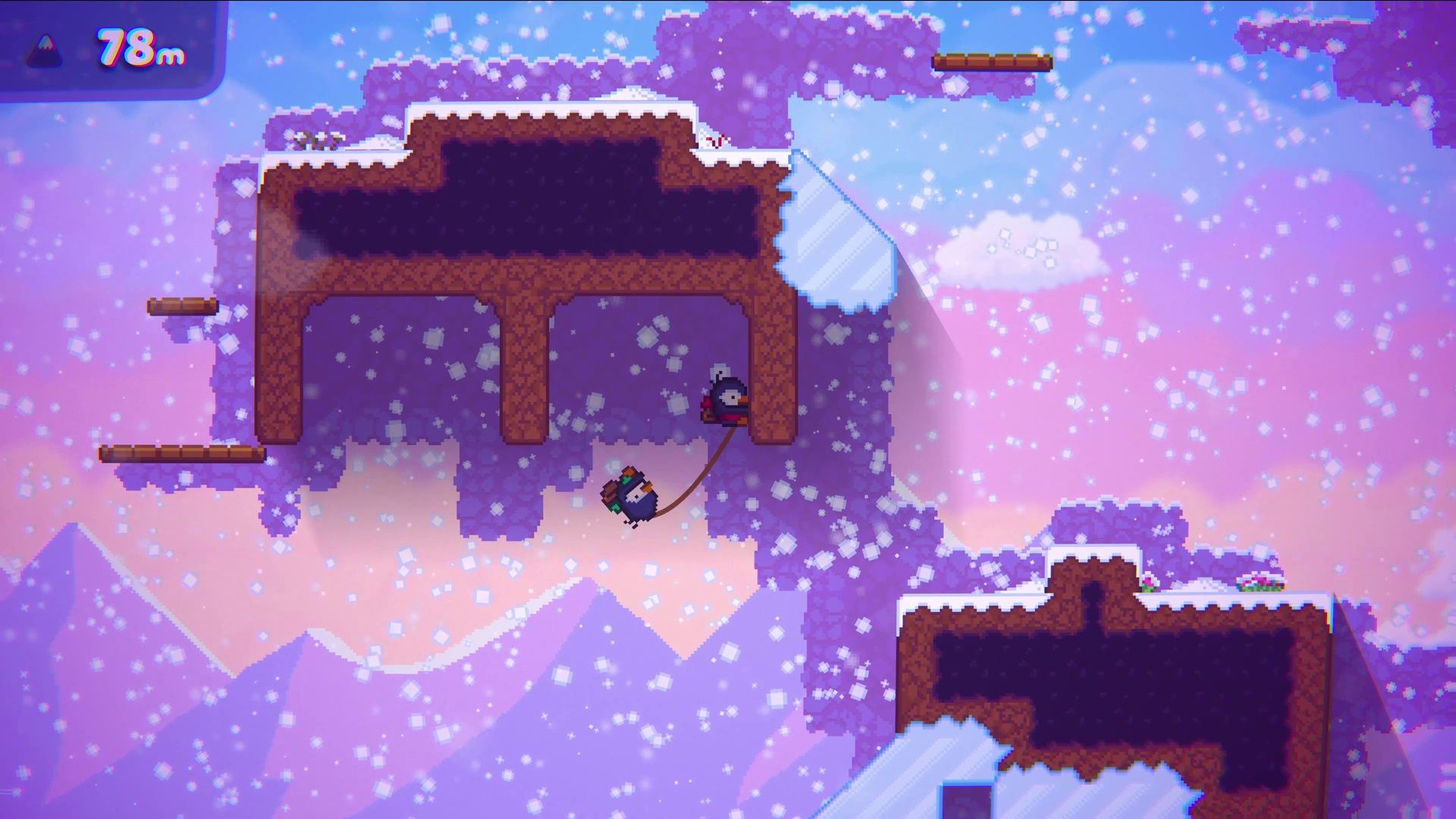The height and width of the screenshot is (819, 1456).
Task: Click the red flower sprout atop the big platform
Action: click(717, 141)
